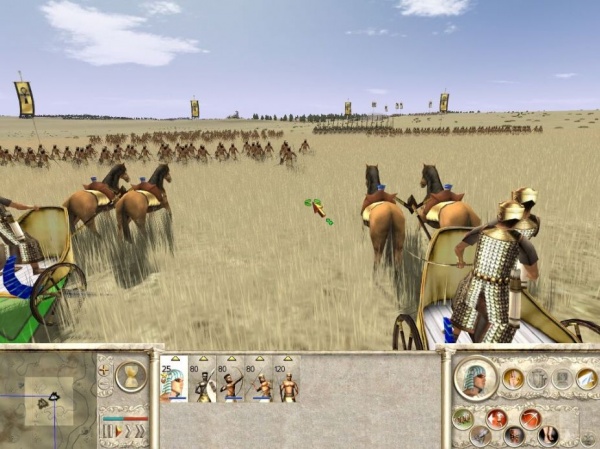The height and width of the screenshot is (449, 600).
Task: Select the 25-man general's chariot unit card
Action: [x=174, y=380]
